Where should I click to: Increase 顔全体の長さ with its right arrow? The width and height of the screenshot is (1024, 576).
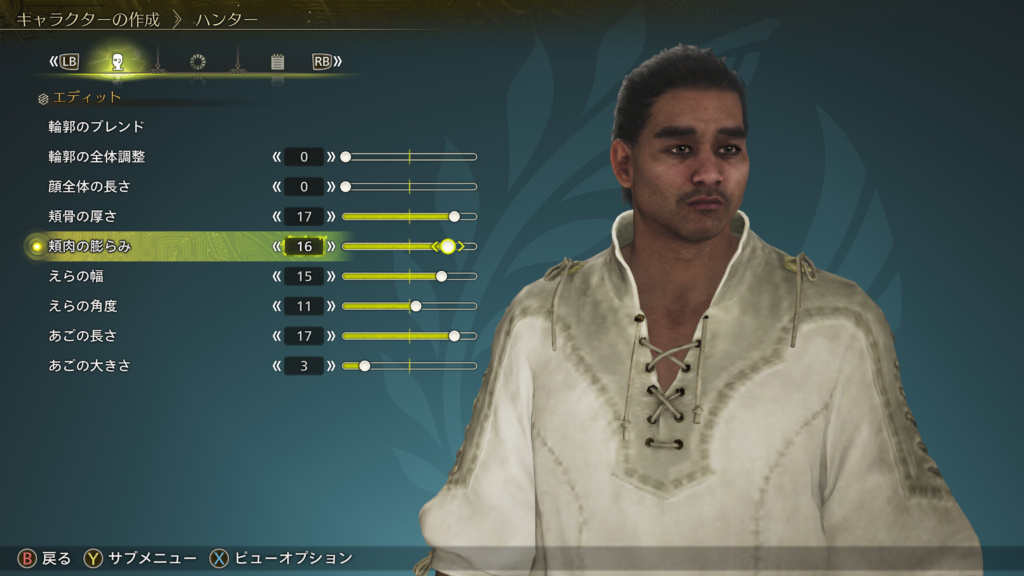(x=332, y=187)
